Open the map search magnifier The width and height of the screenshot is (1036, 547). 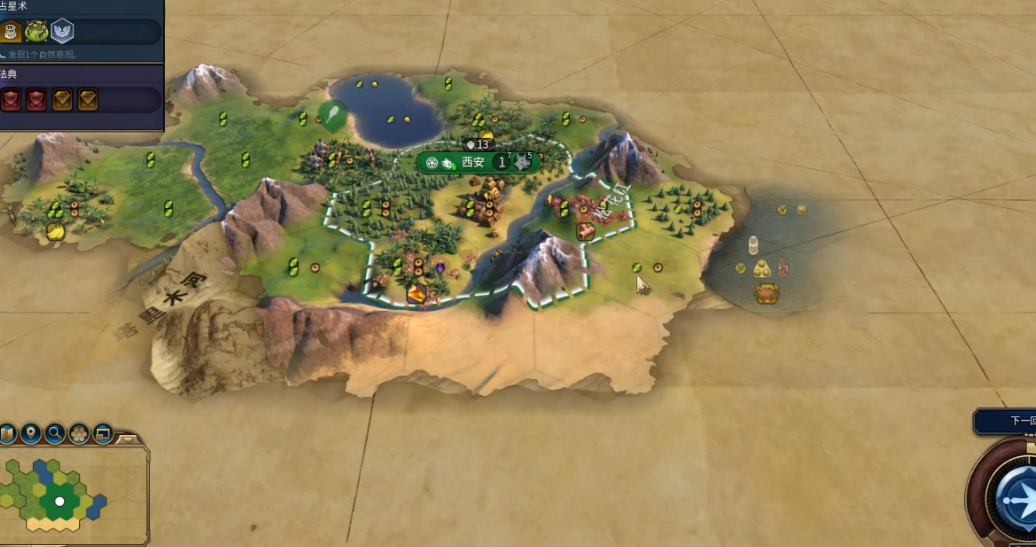coord(55,434)
